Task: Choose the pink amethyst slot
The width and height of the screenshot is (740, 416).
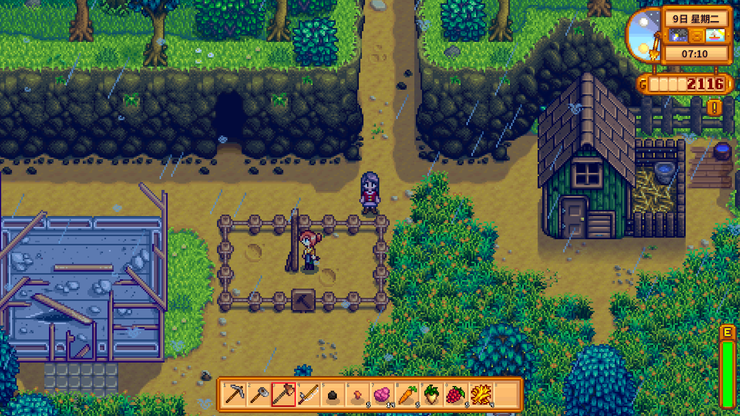Action: [381, 394]
